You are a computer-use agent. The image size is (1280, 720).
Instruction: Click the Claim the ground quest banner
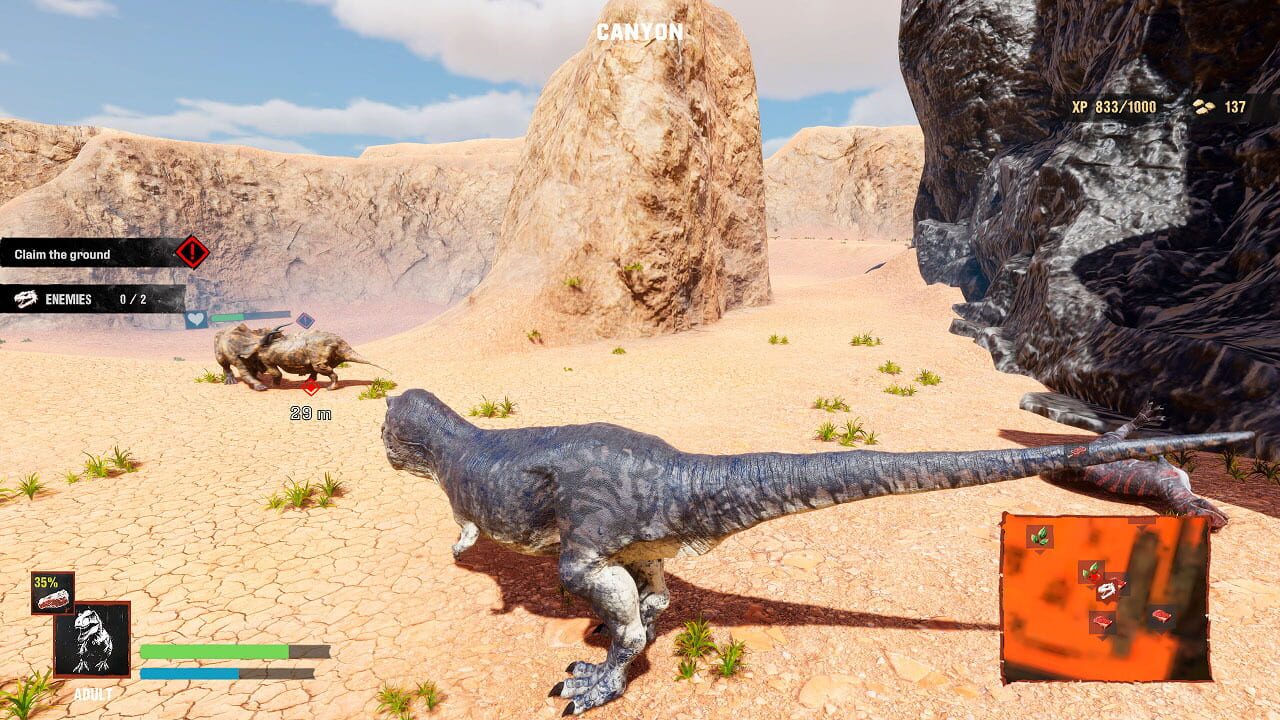click(x=90, y=252)
